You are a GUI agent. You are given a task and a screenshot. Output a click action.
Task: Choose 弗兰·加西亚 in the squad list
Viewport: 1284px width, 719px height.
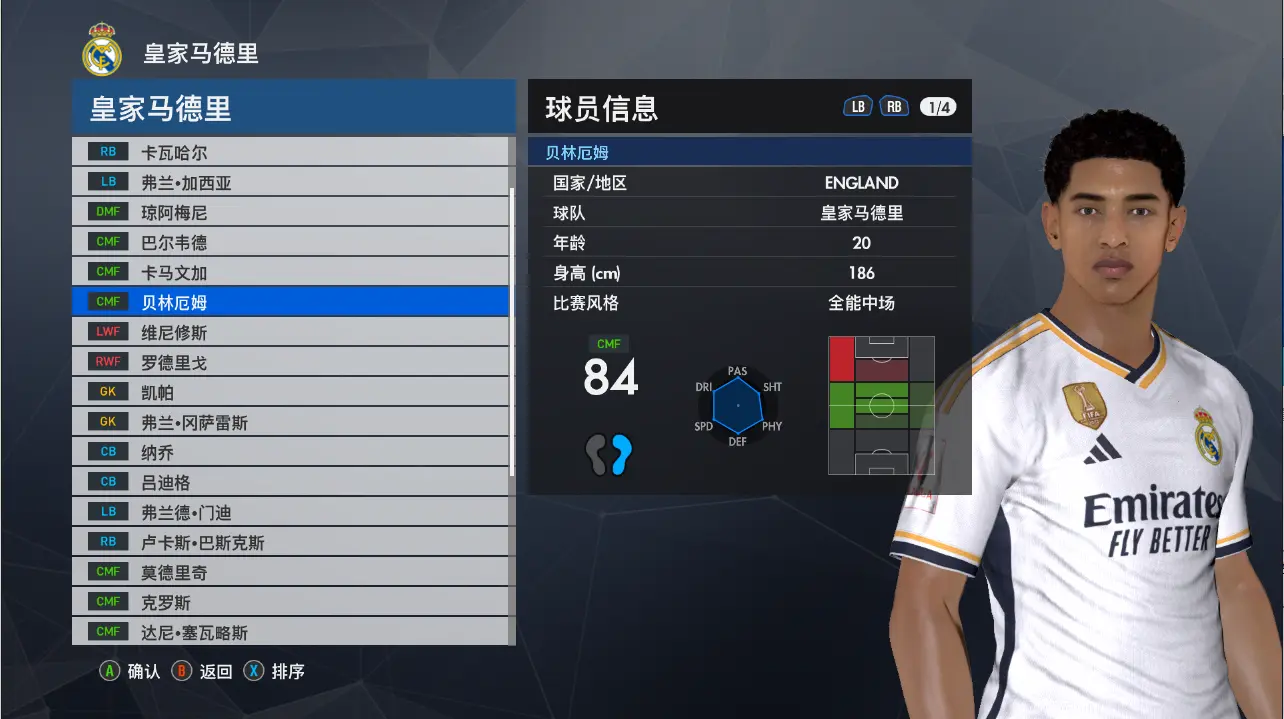[290, 183]
